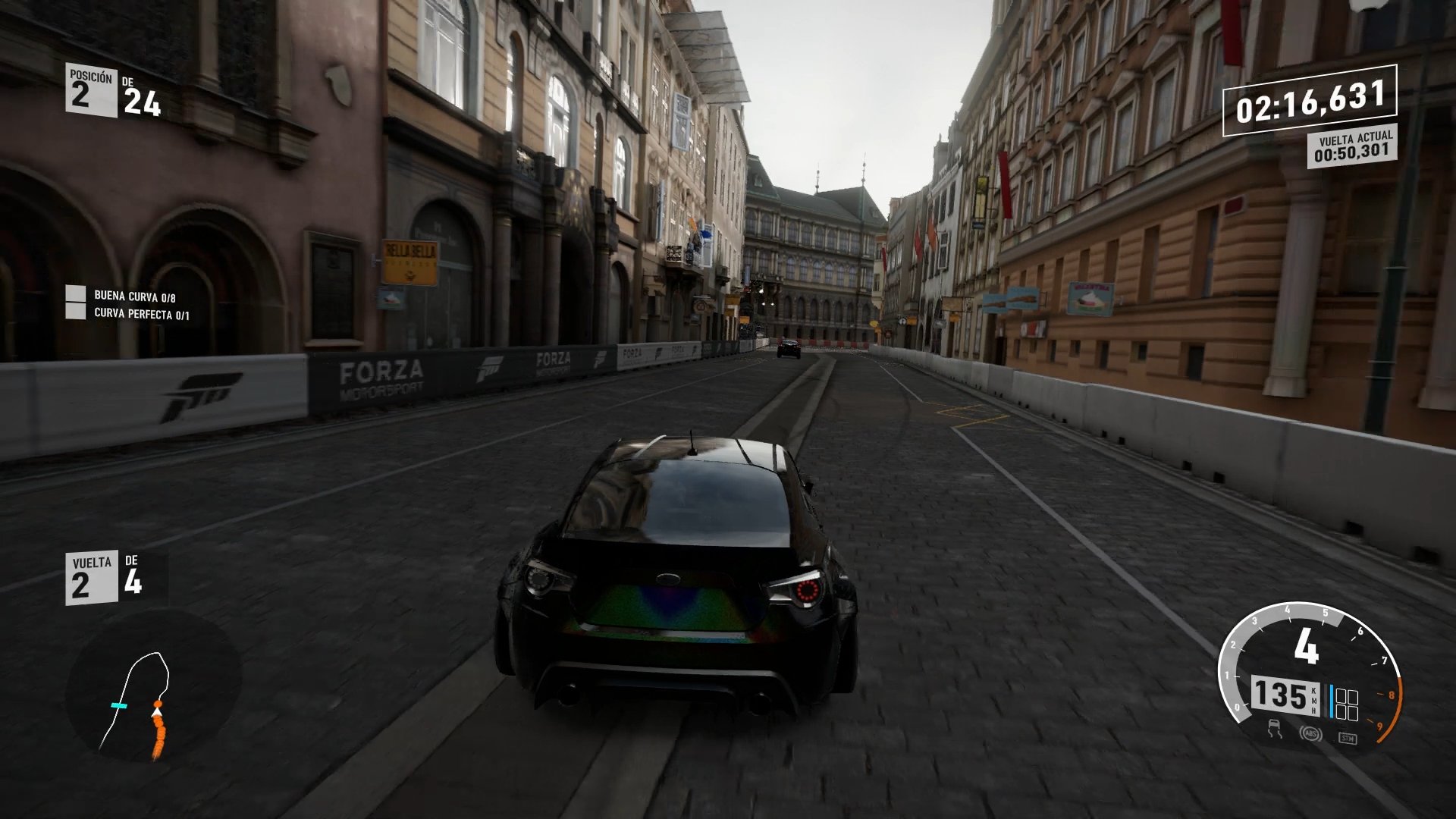Click the STM stability management icon
Viewport: 1456px width, 819px height.
point(1348,738)
